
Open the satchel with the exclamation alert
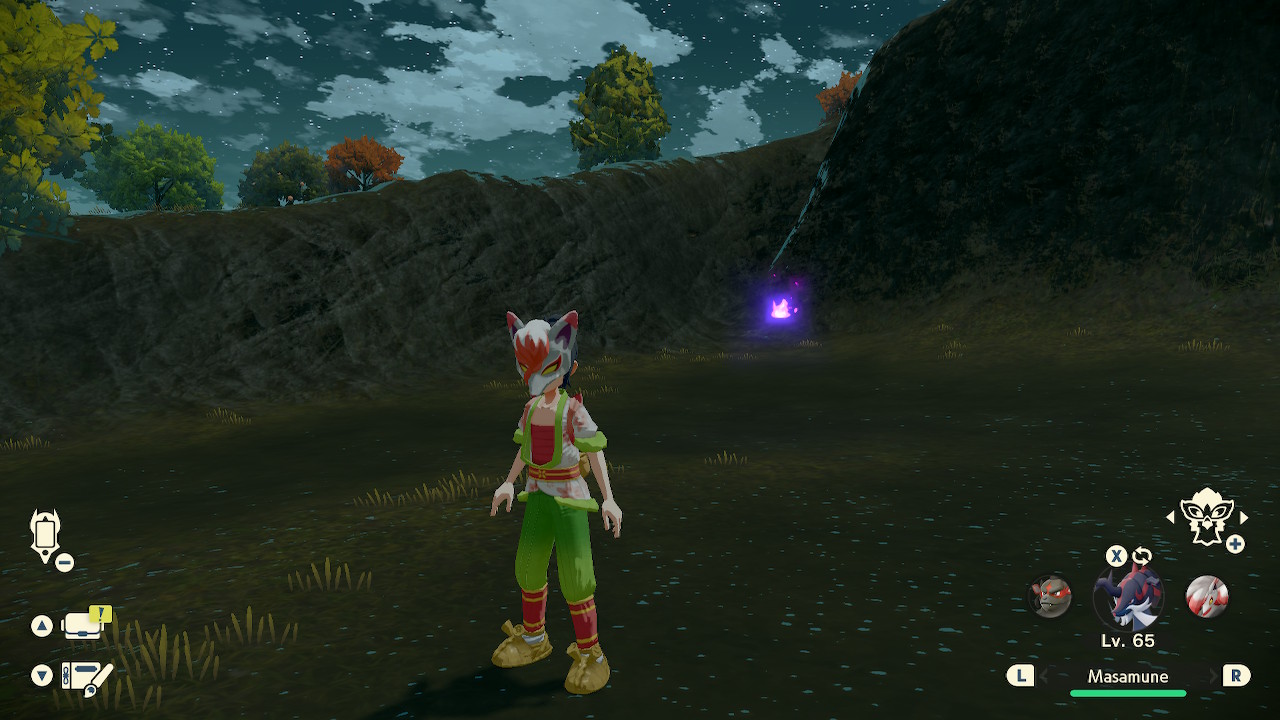click(x=84, y=625)
